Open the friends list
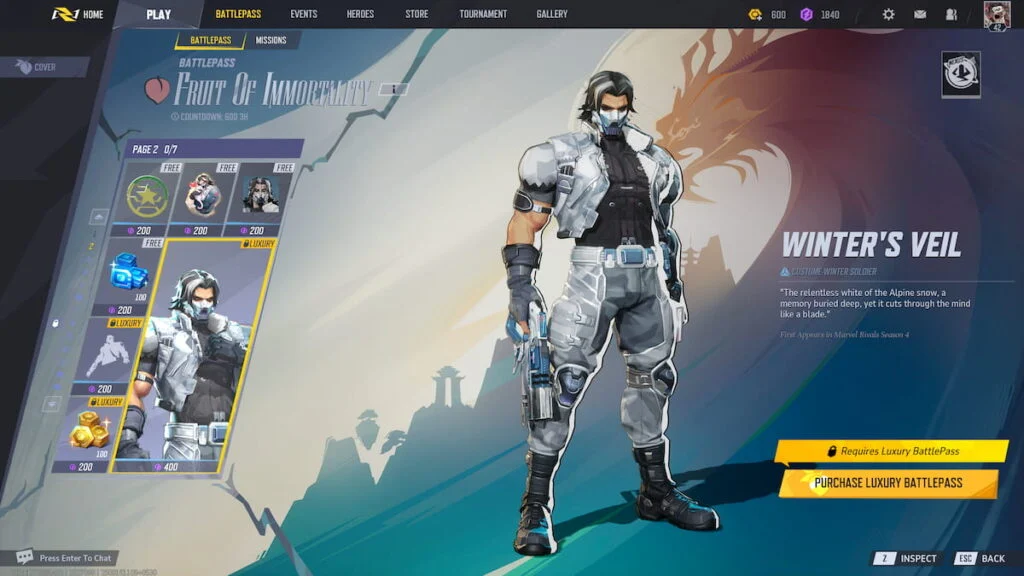Viewport: 1024px width, 576px height. pos(951,14)
